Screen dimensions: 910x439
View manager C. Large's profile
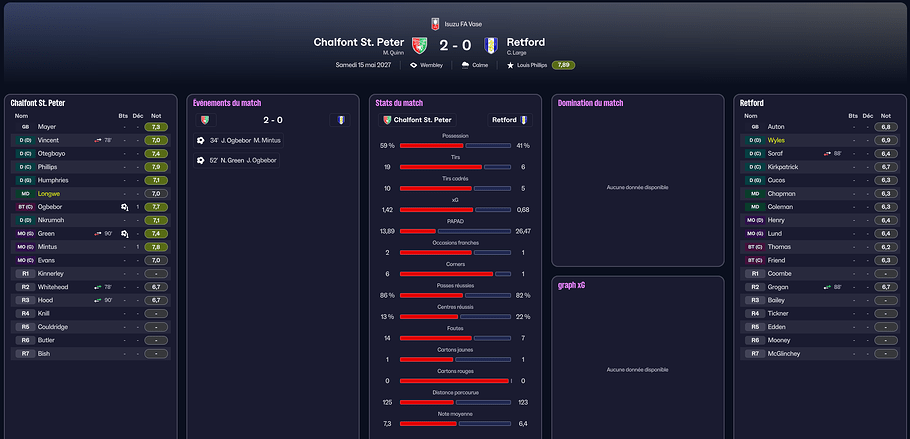517,52
